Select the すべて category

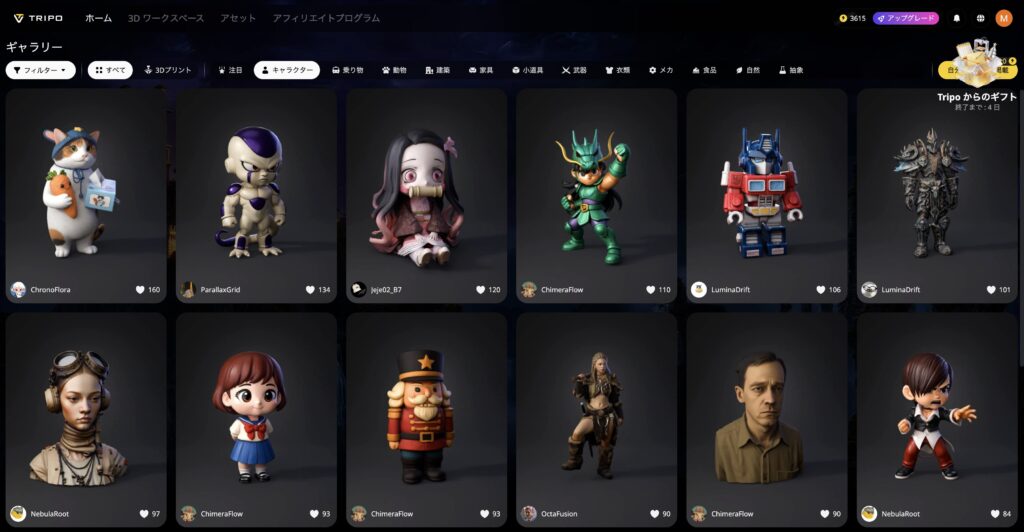click(x=110, y=70)
